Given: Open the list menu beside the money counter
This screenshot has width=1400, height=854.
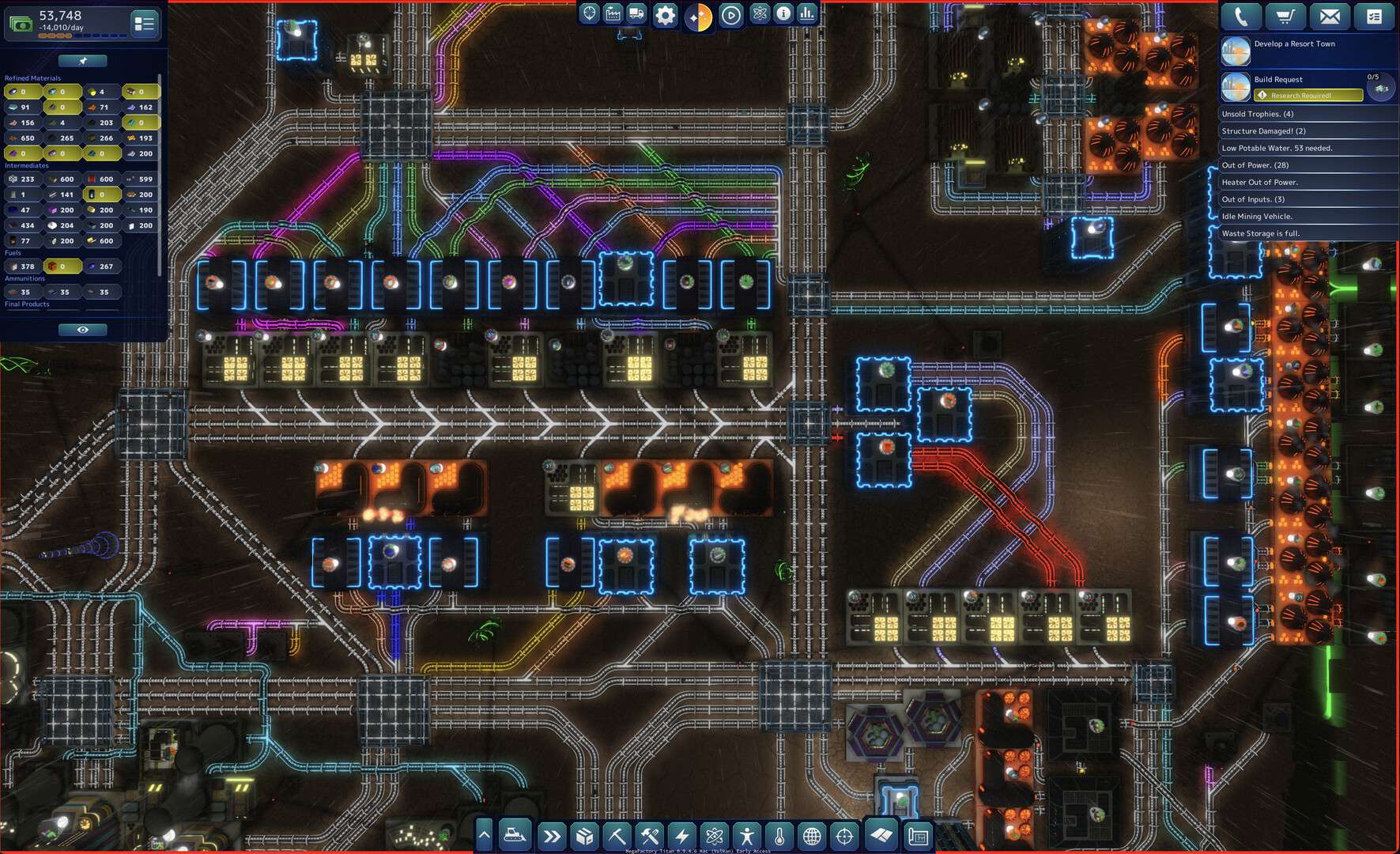Looking at the screenshot, I should (x=144, y=25).
